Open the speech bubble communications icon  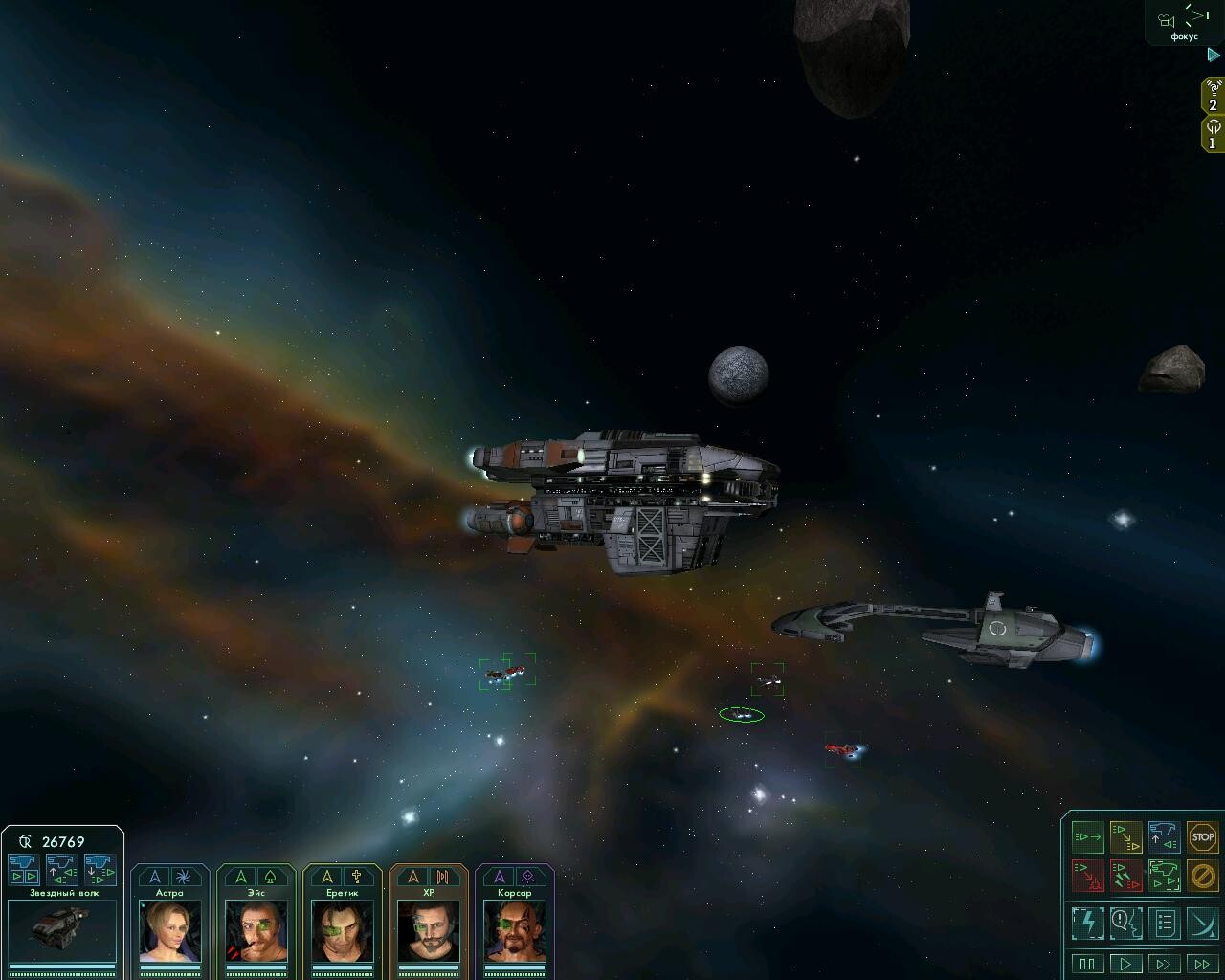[x=1125, y=923]
